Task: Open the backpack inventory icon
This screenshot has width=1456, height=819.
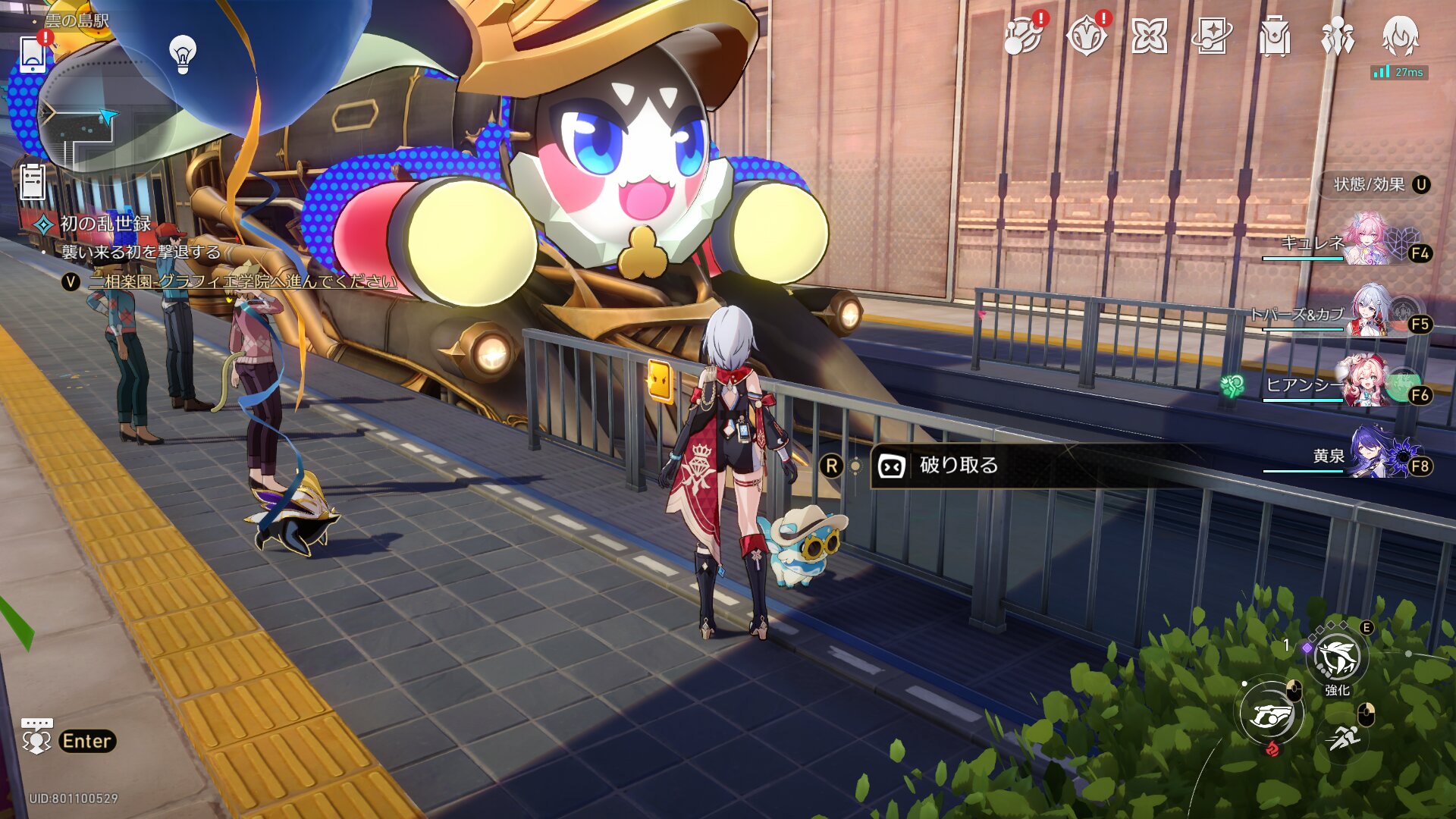Action: click(1275, 36)
